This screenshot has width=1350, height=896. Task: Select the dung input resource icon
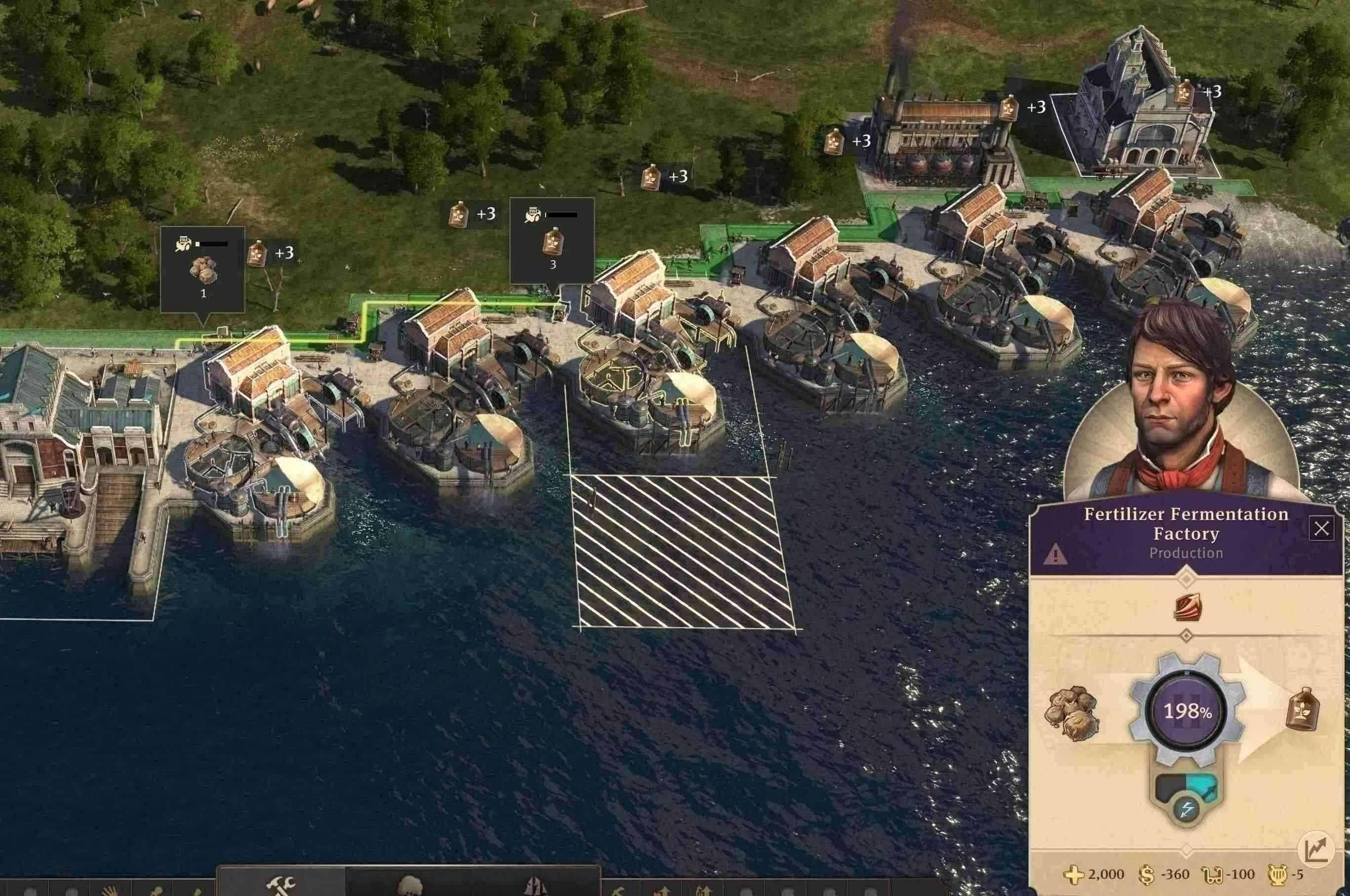[x=1072, y=712]
